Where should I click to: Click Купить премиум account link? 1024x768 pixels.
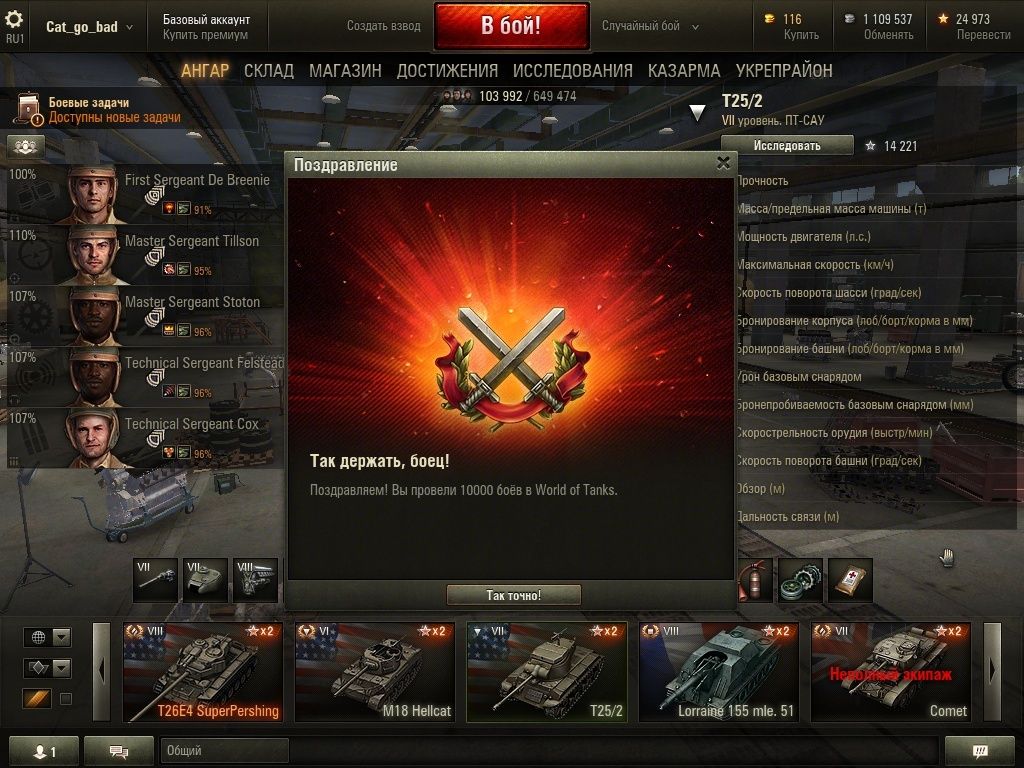pos(205,35)
